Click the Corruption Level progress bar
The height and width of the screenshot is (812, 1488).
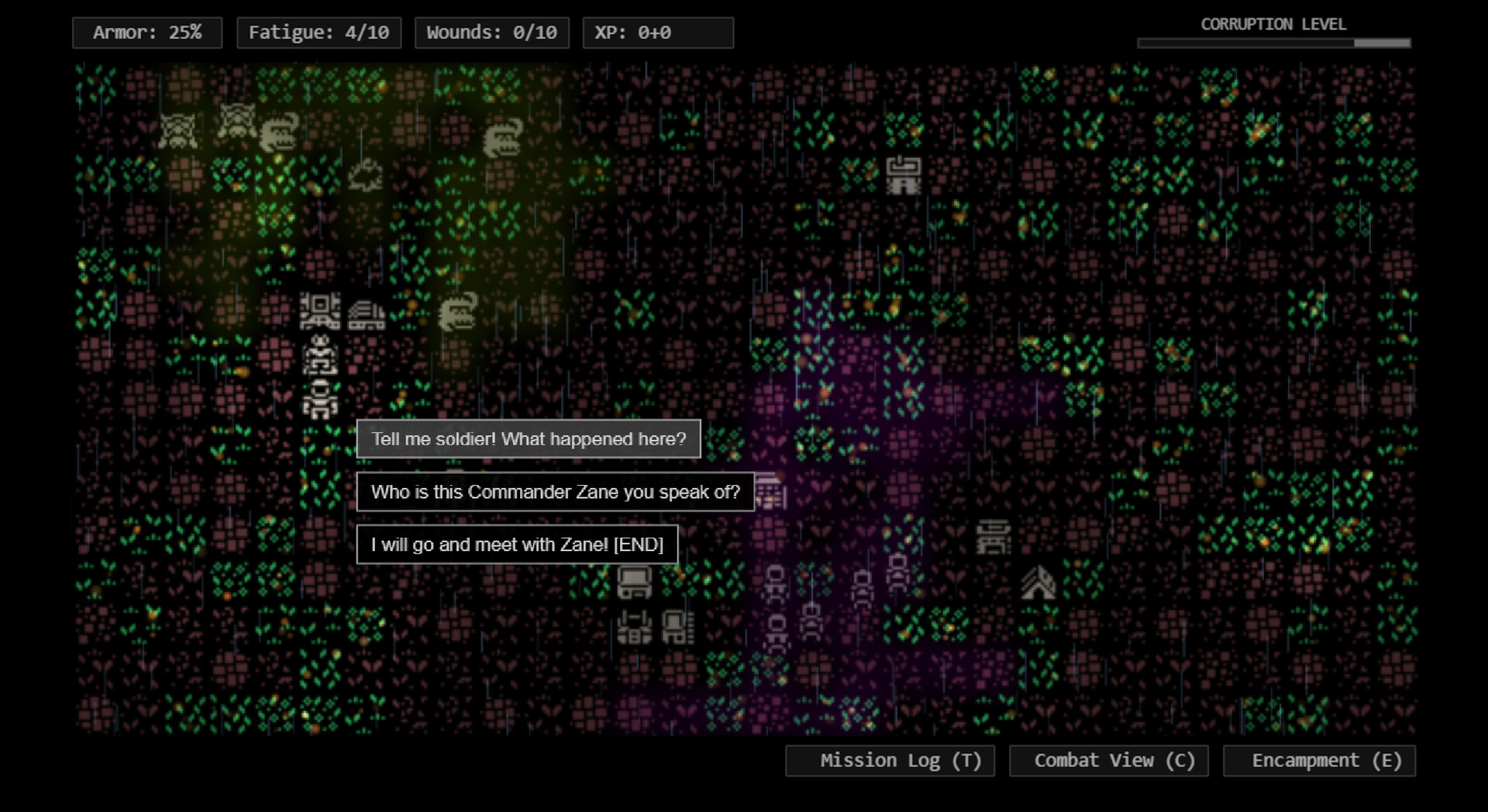click(x=1273, y=43)
